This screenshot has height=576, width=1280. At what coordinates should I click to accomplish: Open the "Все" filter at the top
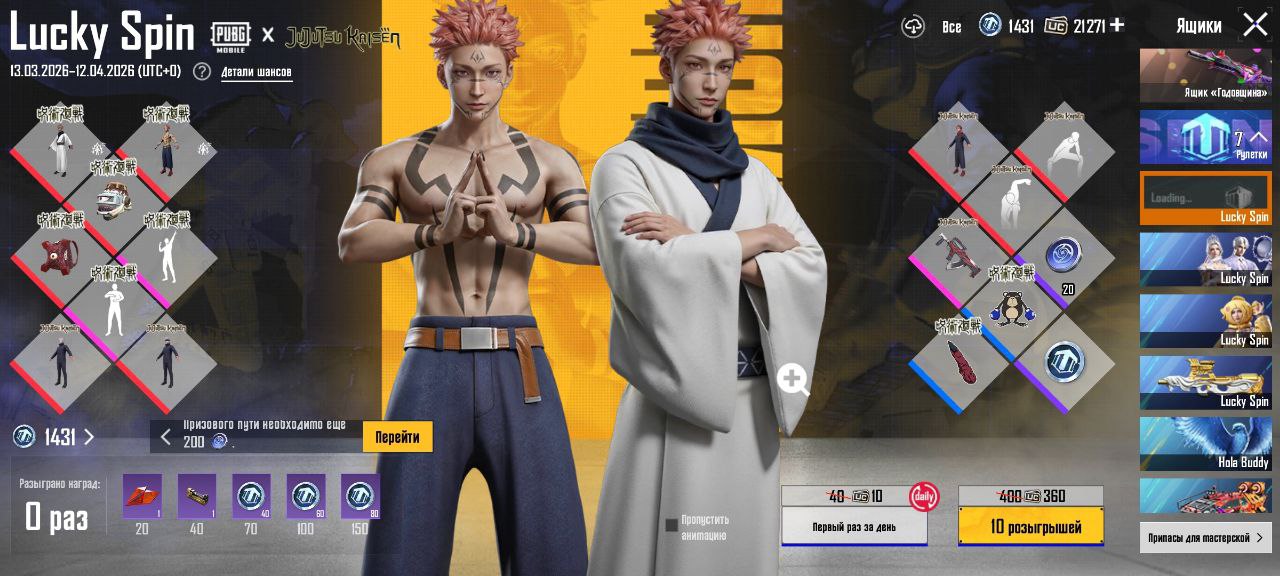[x=951, y=27]
